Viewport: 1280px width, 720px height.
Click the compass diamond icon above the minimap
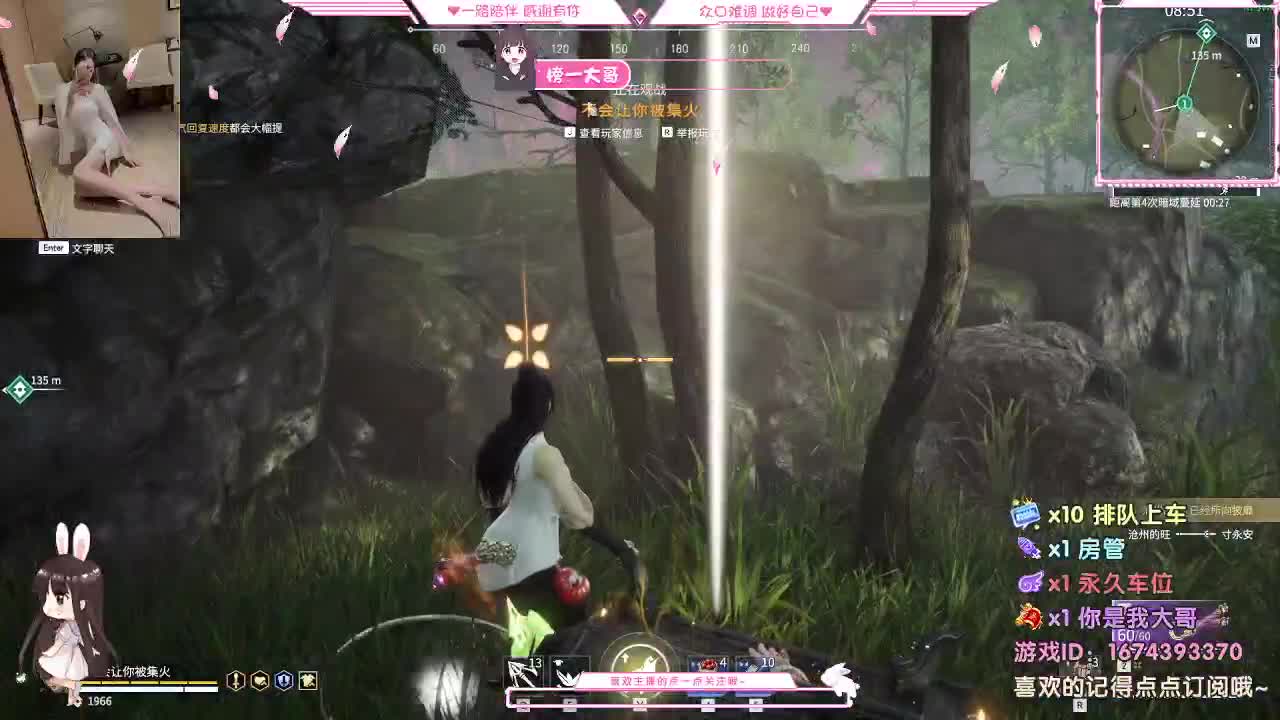point(1207,32)
